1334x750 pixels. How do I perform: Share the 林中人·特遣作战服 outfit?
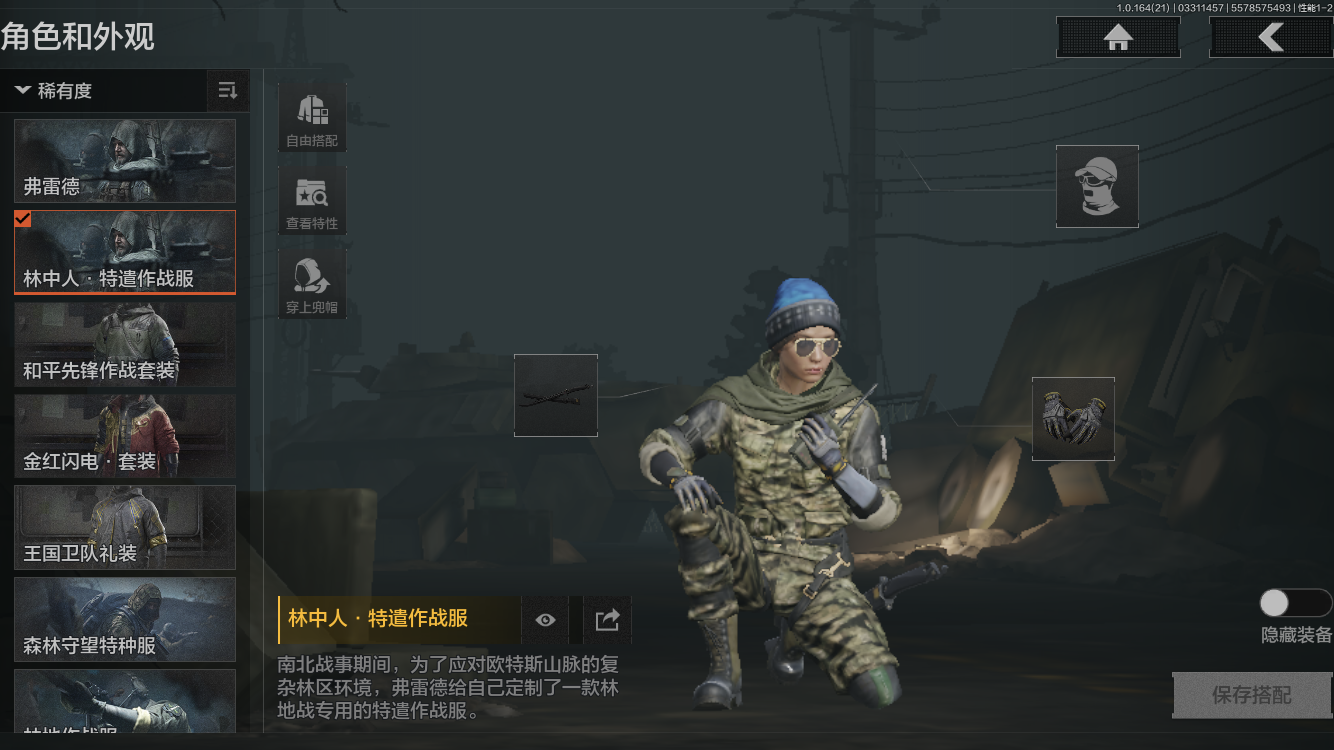(606, 620)
